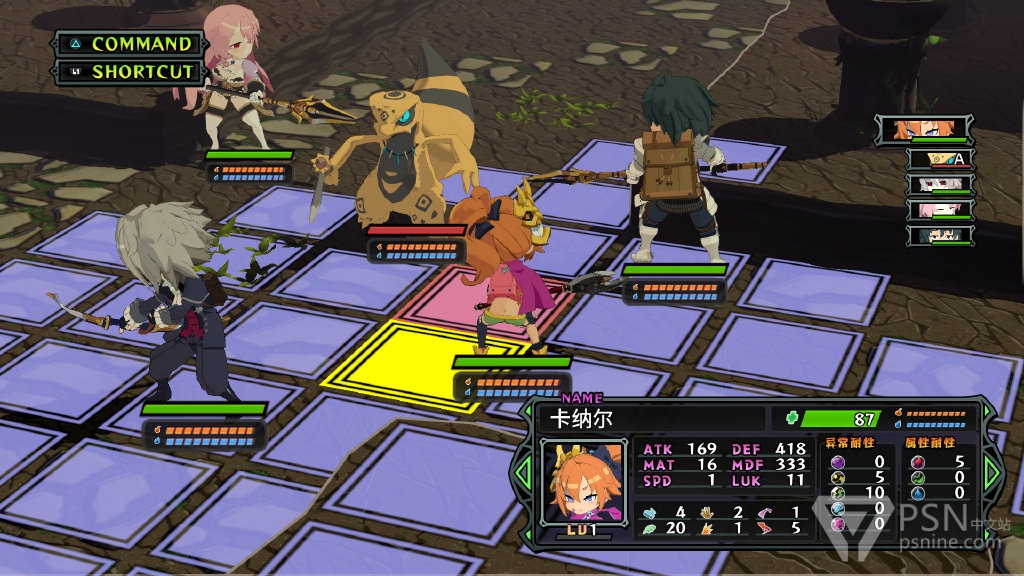The width and height of the screenshot is (1024, 576).
Task: Pick the yellow enemy portrait marked A
Action: click(x=940, y=158)
